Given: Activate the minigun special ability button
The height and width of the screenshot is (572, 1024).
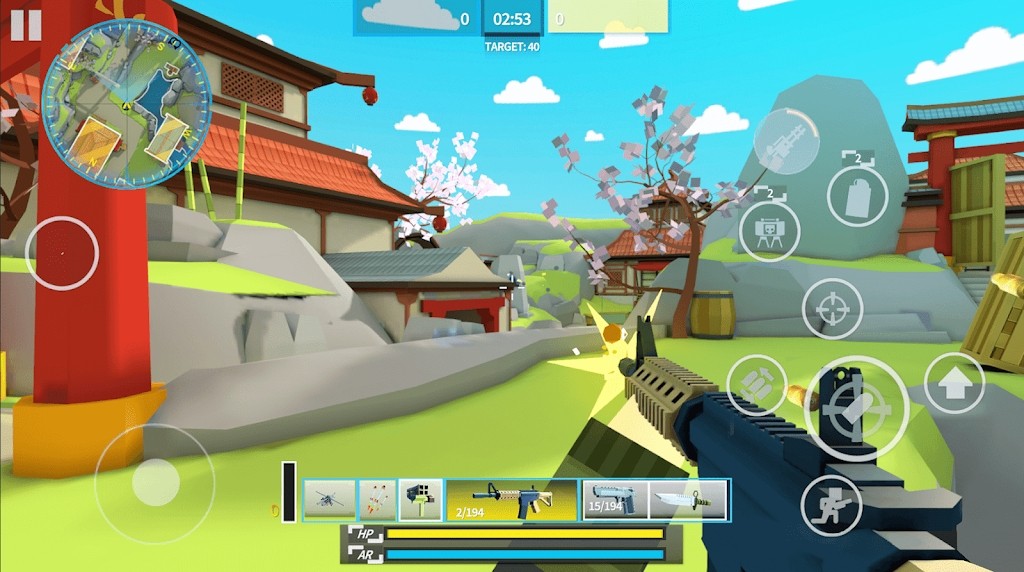Looking at the screenshot, I should (786, 142).
